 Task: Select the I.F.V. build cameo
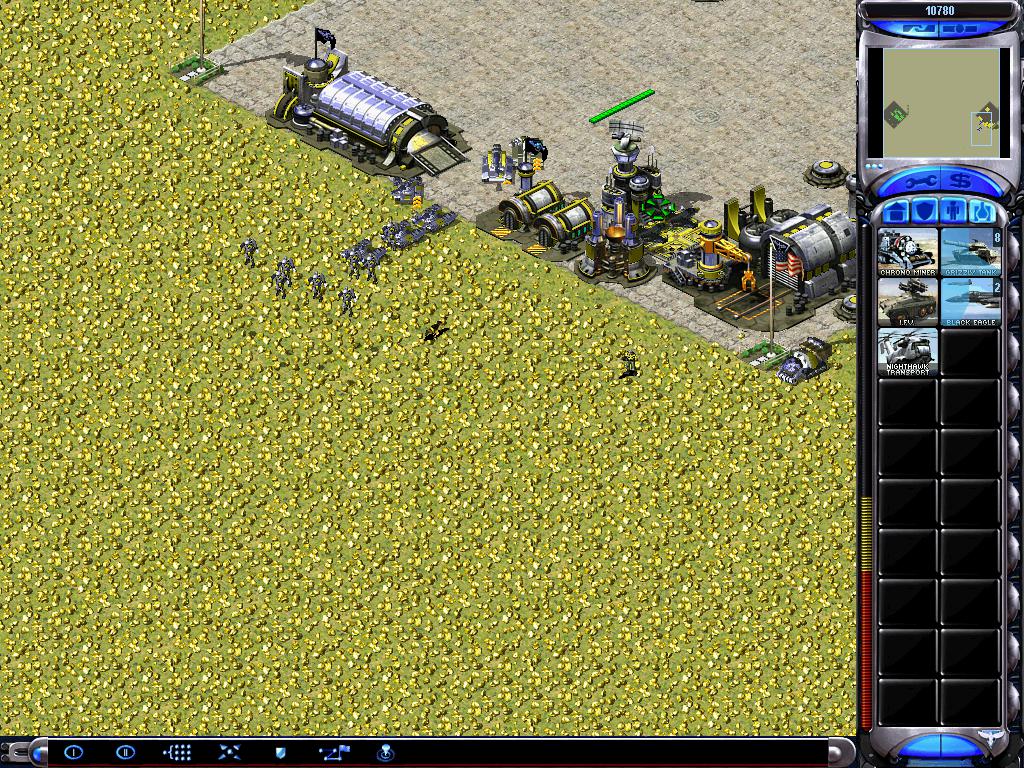click(x=908, y=302)
